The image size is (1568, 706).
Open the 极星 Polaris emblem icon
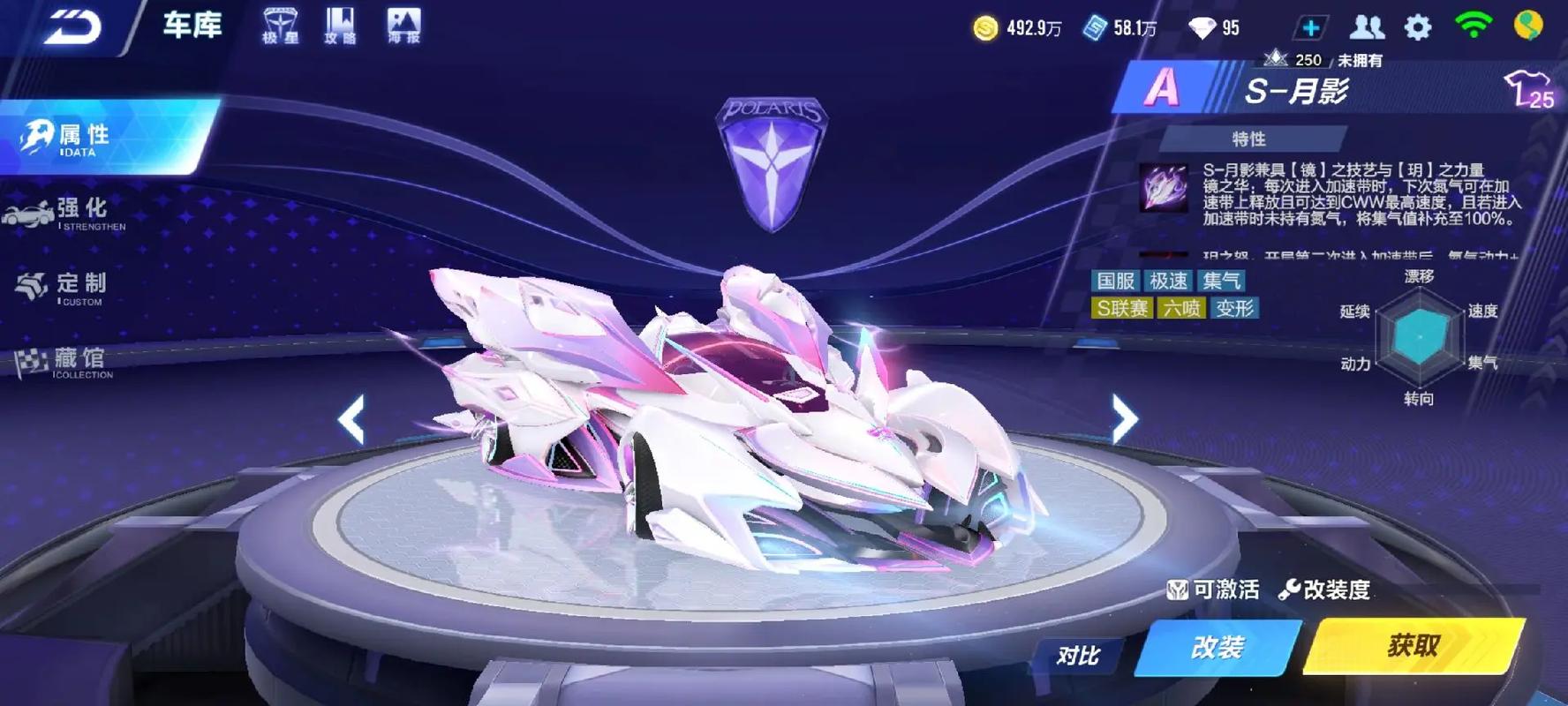tap(280, 26)
